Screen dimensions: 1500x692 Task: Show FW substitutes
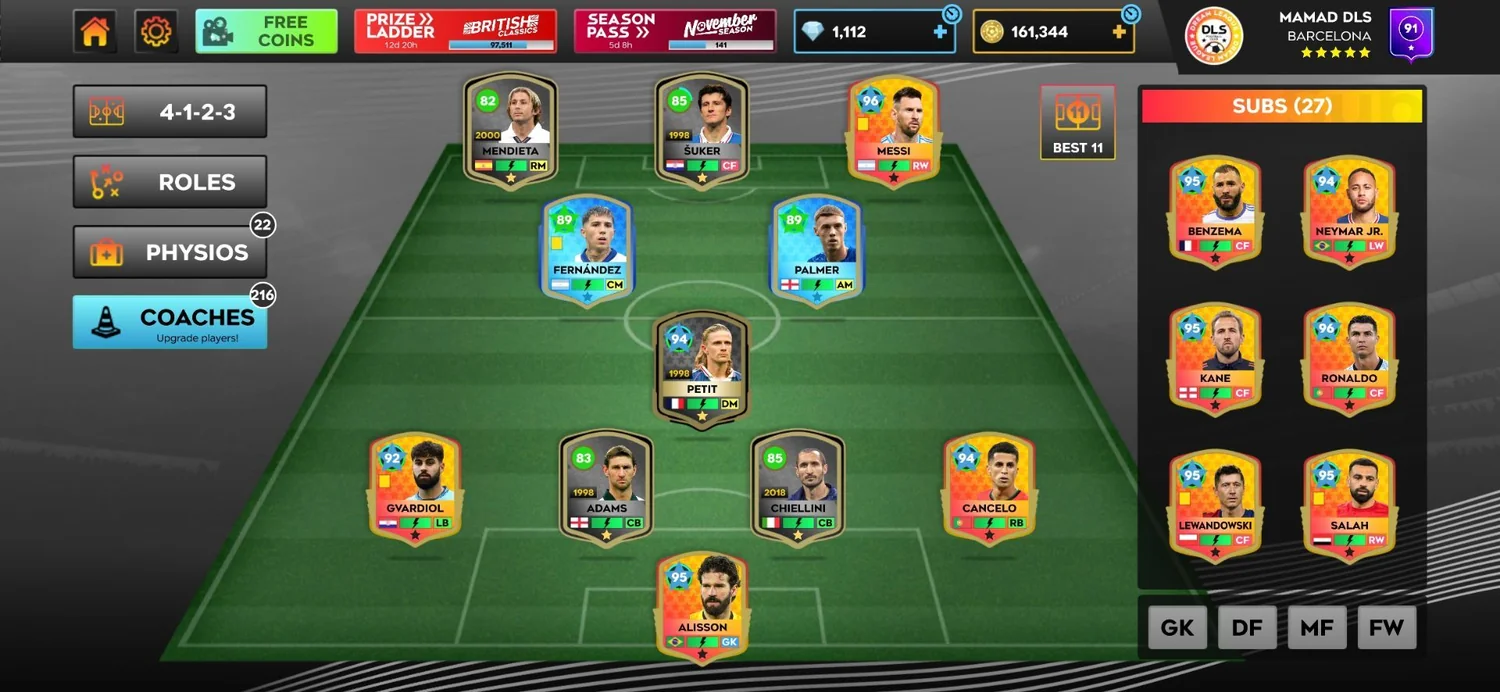coord(1387,628)
